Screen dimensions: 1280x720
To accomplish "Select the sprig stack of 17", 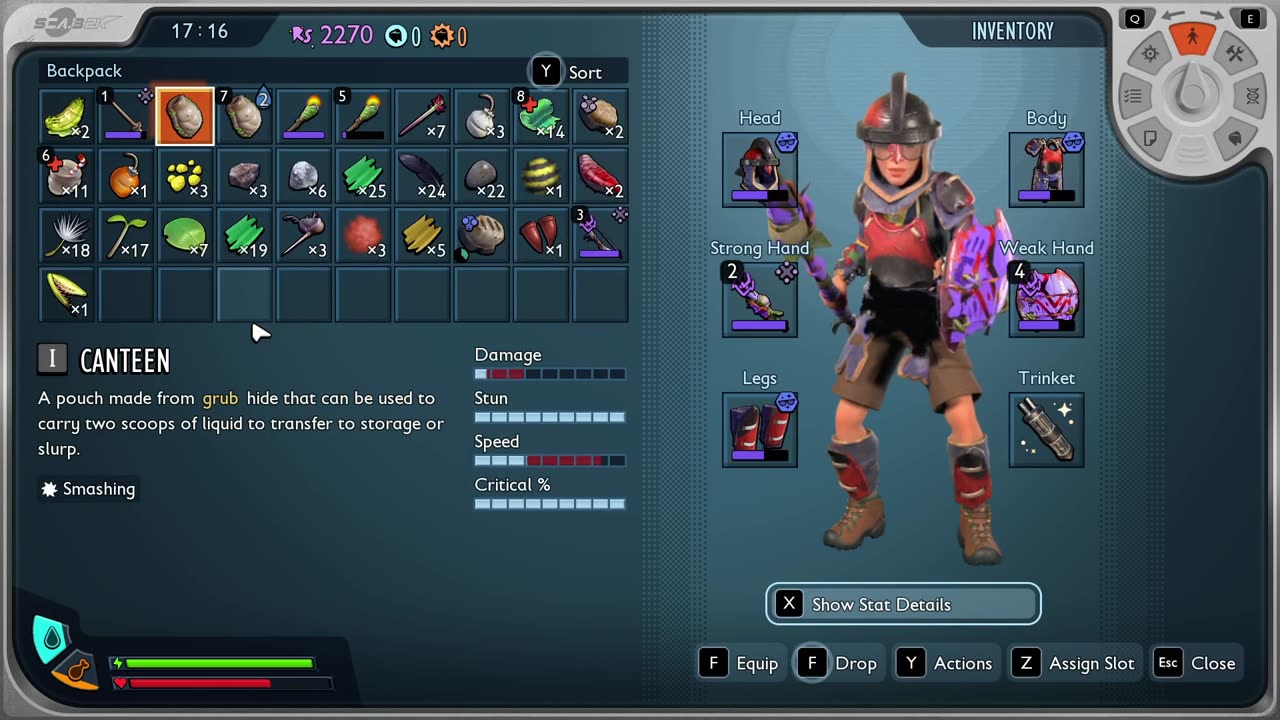I will pos(126,236).
